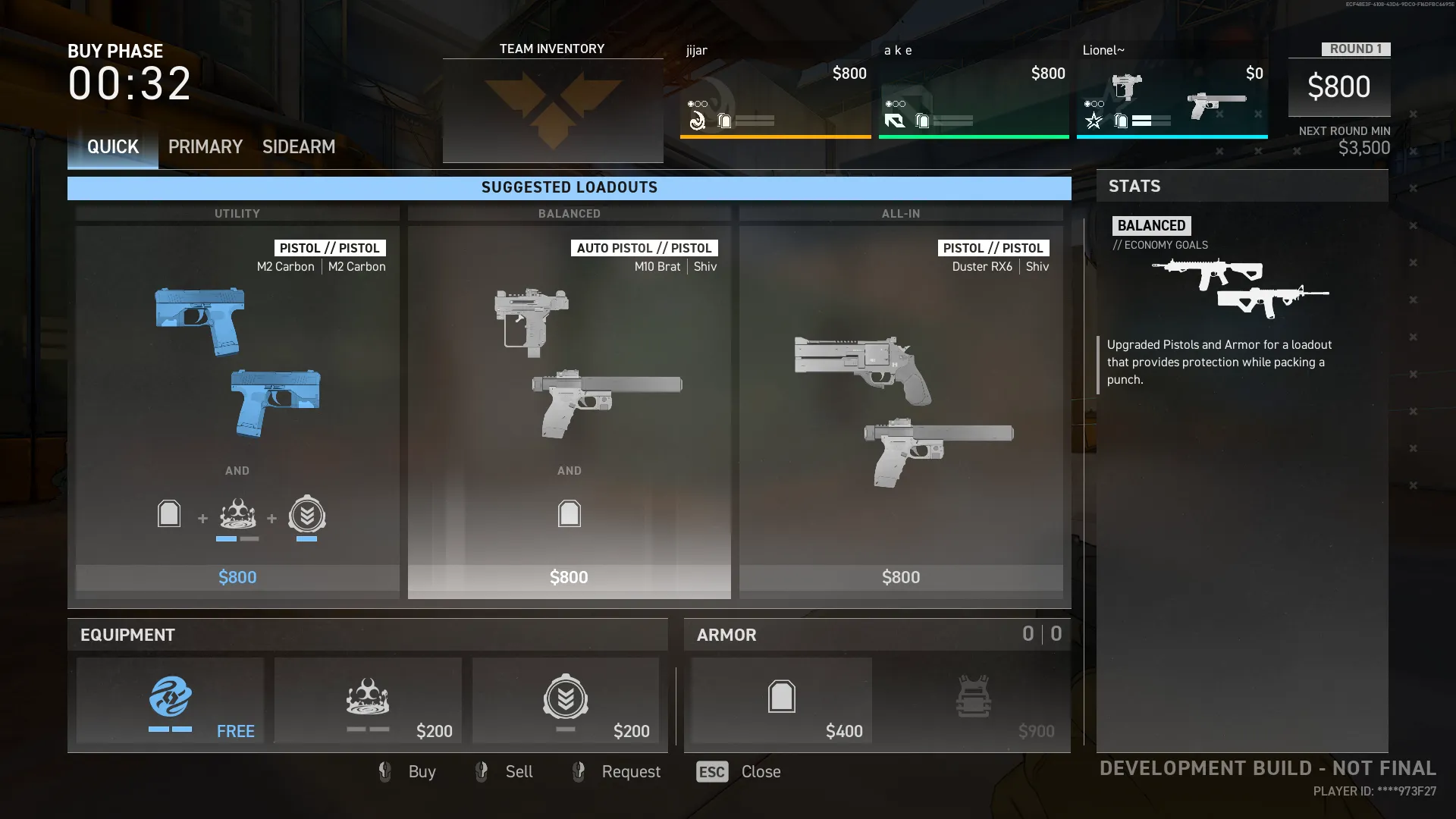The height and width of the screenshot is (819, 1456).
Task: Buy the $200 toxic splash grenade
Action: pyautogui.click(x=368, y=701)
